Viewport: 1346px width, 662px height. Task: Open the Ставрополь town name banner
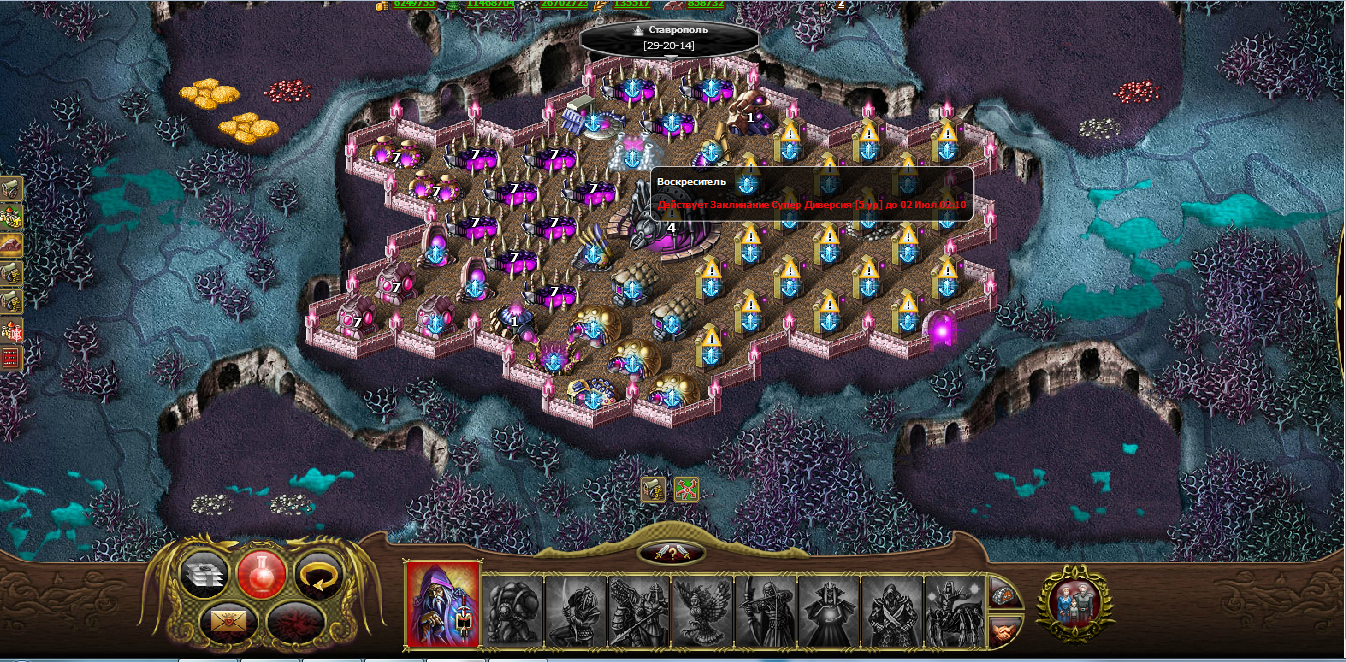[669, 38]
